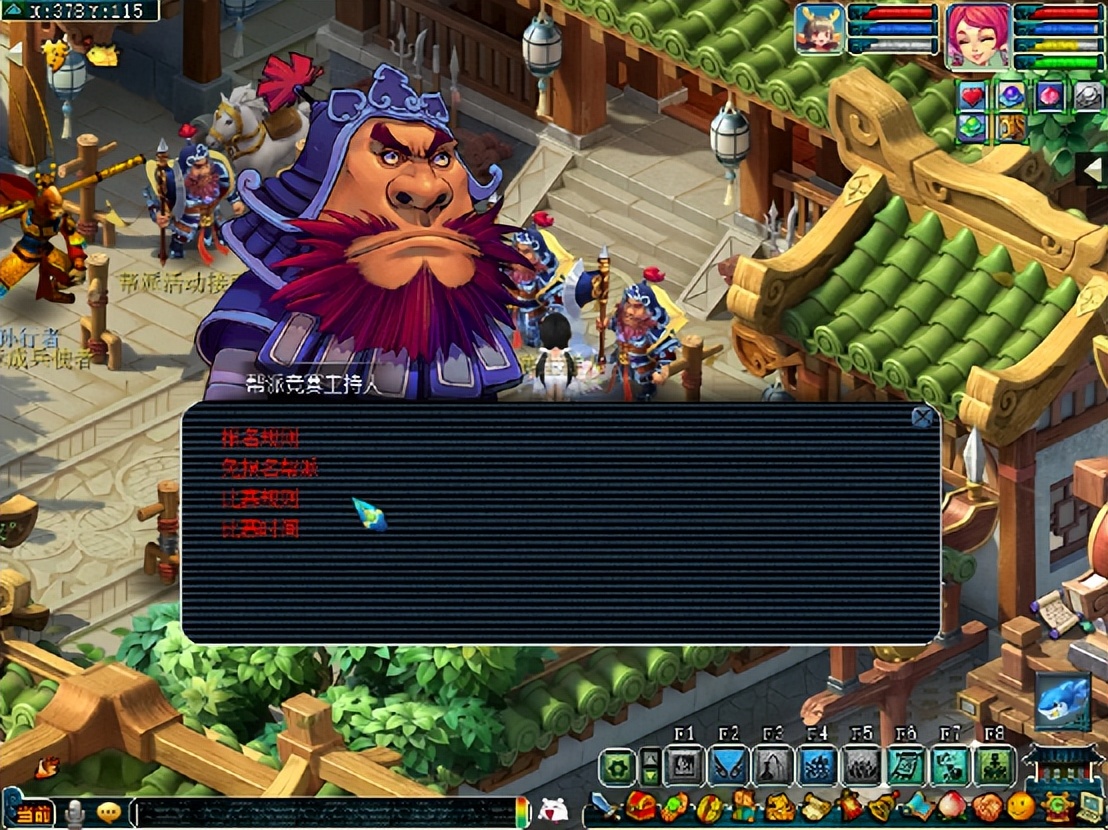This screenshot has width=1108, height=830.
Task: Select the 比赛规则 dialogue option
Action: click(260, 498)
